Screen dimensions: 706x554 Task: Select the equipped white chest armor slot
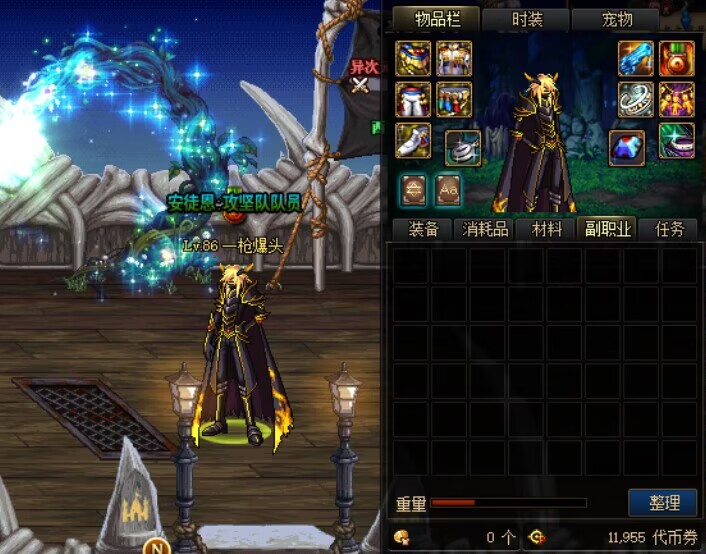tap(454, 59)
